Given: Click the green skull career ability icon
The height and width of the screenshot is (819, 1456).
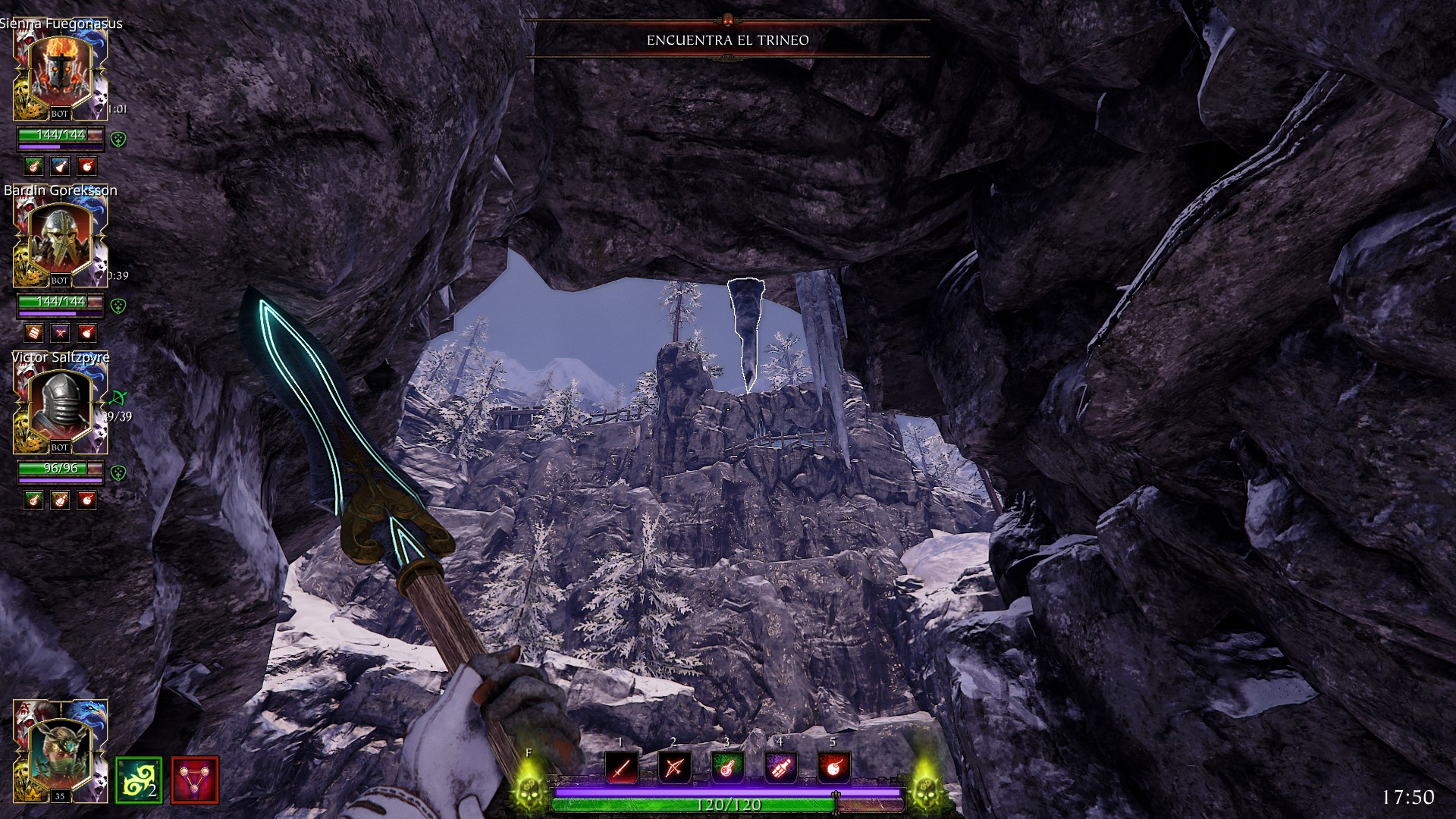Looking at the screenshot, I should click(x=529, y=789).
